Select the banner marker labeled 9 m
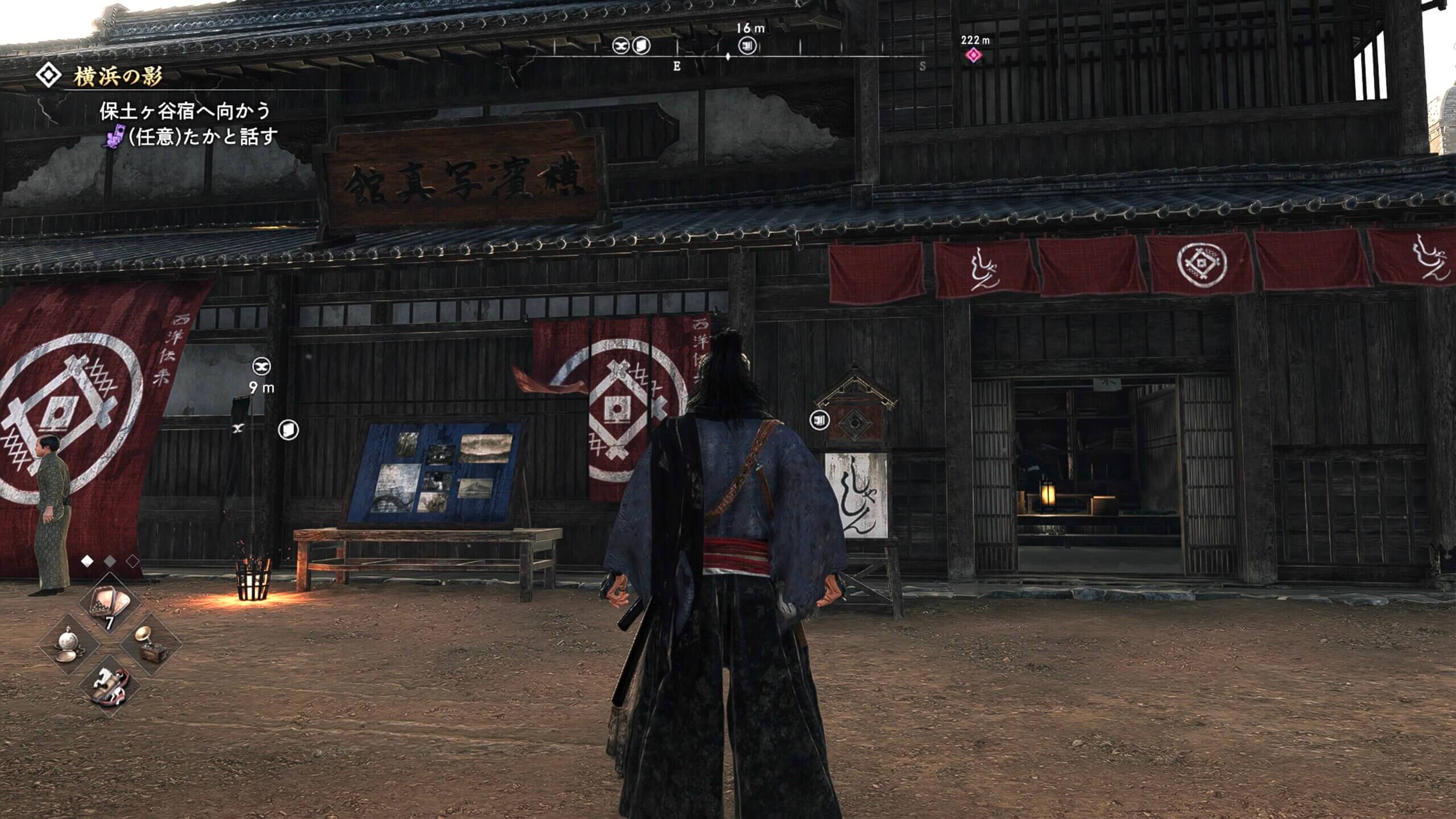Image resolution: width=1456 pixels, height=819 pixels. click(x=262, y=366)
